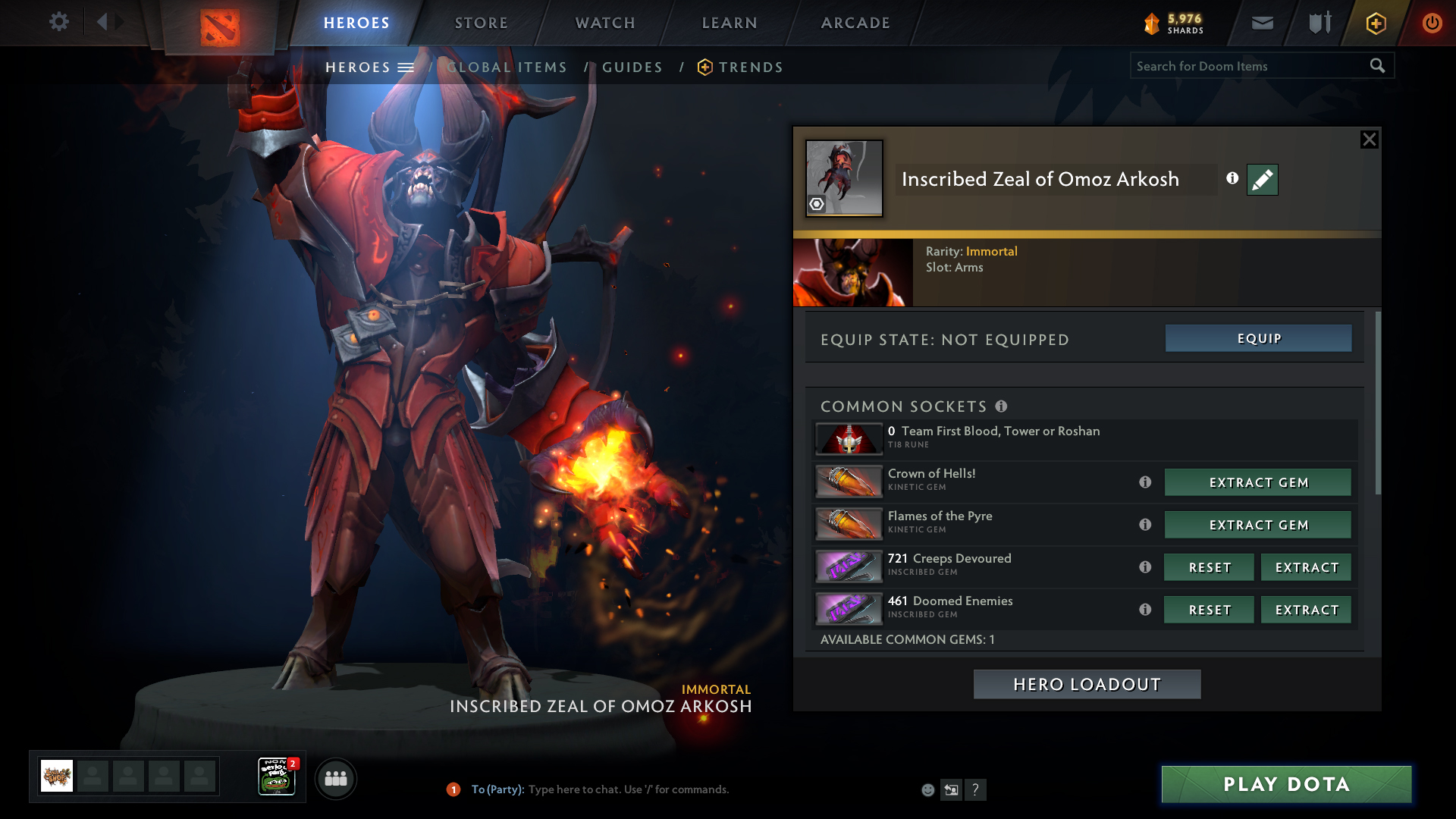Go to the Learn tab

coord(730,23)
